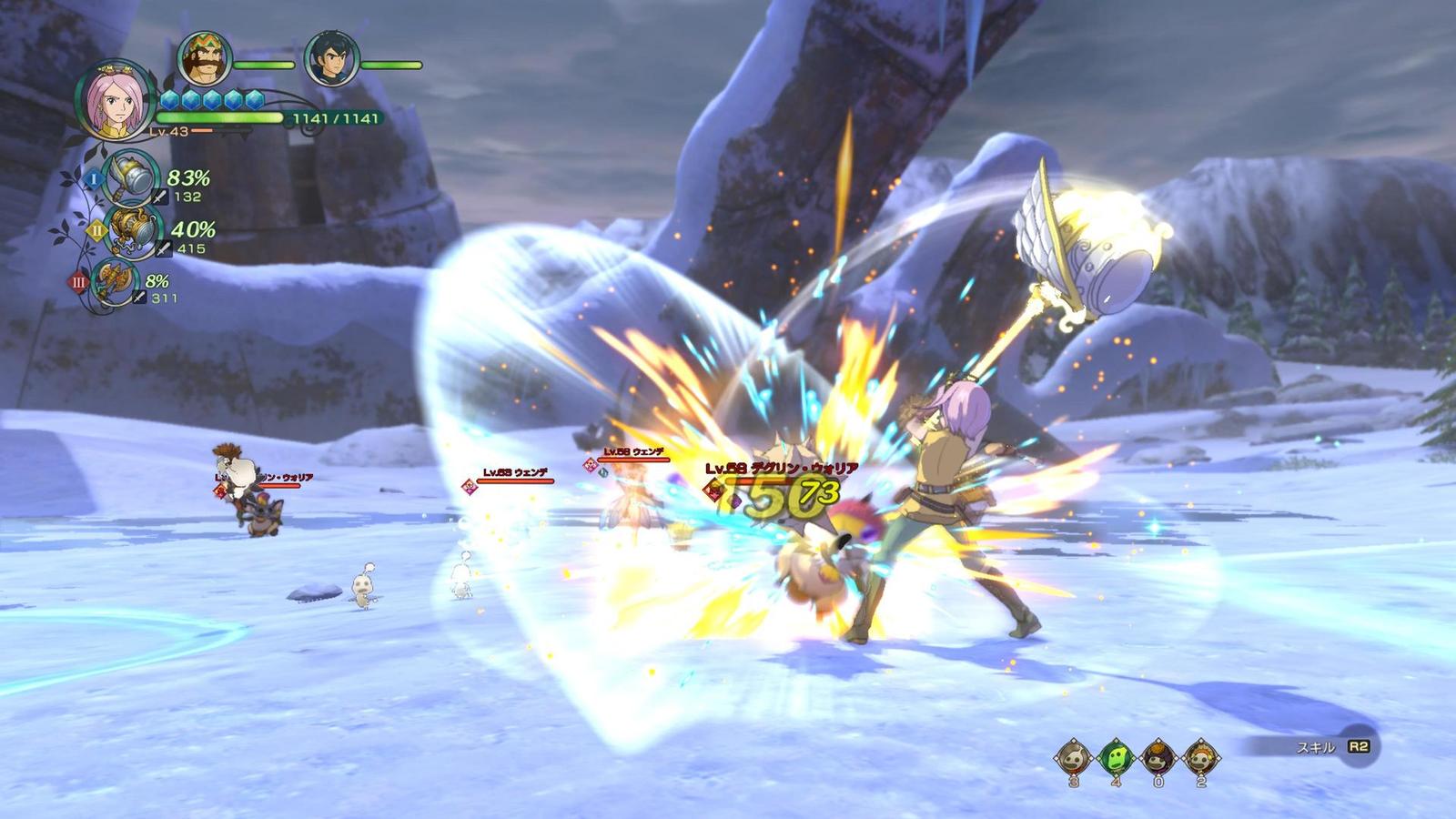This screenshot has height=819, width=1456.
Task: Equip the silver hammer in slot I
Action: pyautogui.click(x=132, y=178)
